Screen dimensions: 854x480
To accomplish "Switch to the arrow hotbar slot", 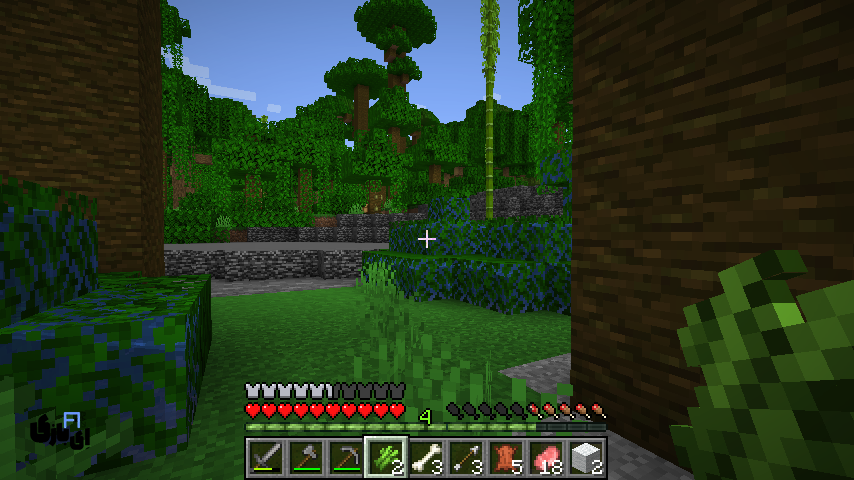I will pos(465,457).
